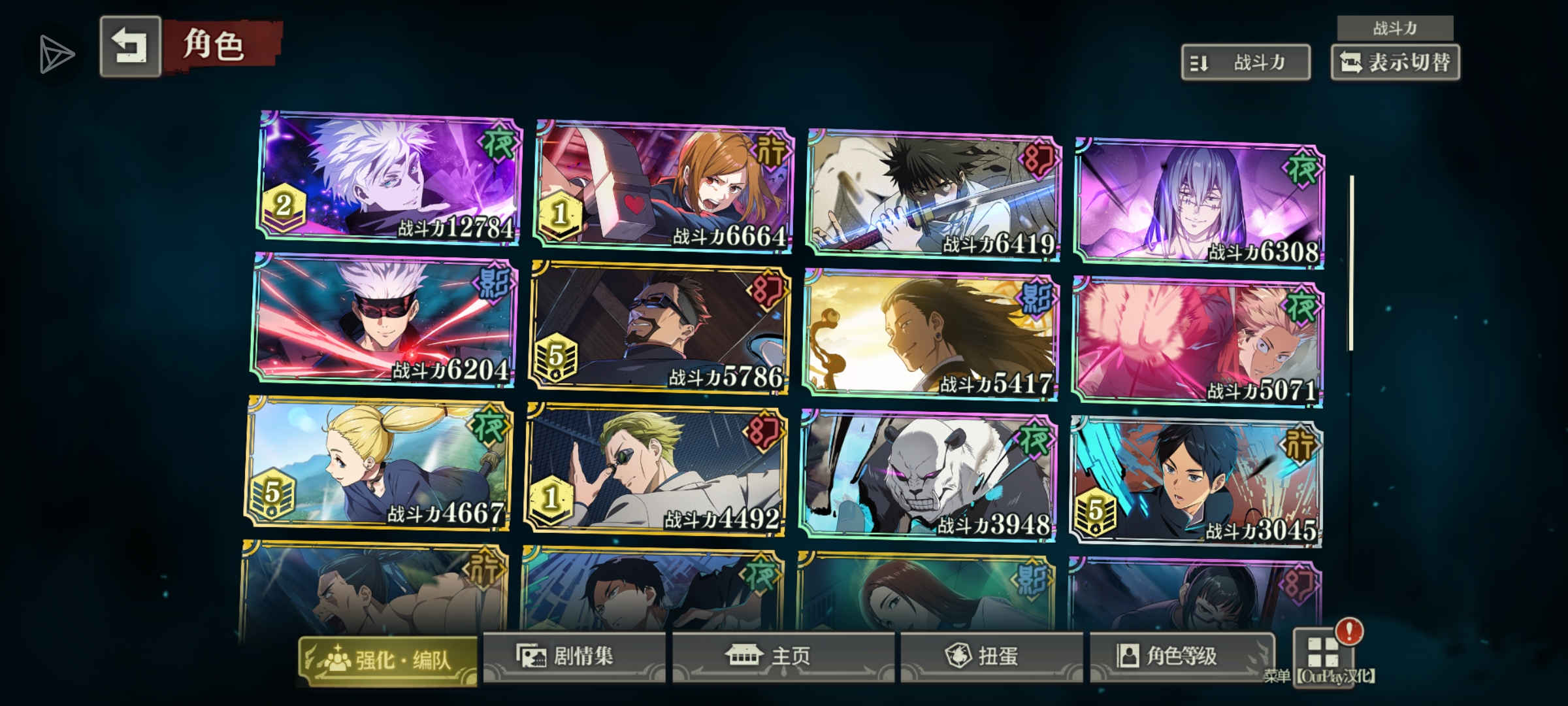Choose the sunglasses man card with 5786

(x=659, y=328)
